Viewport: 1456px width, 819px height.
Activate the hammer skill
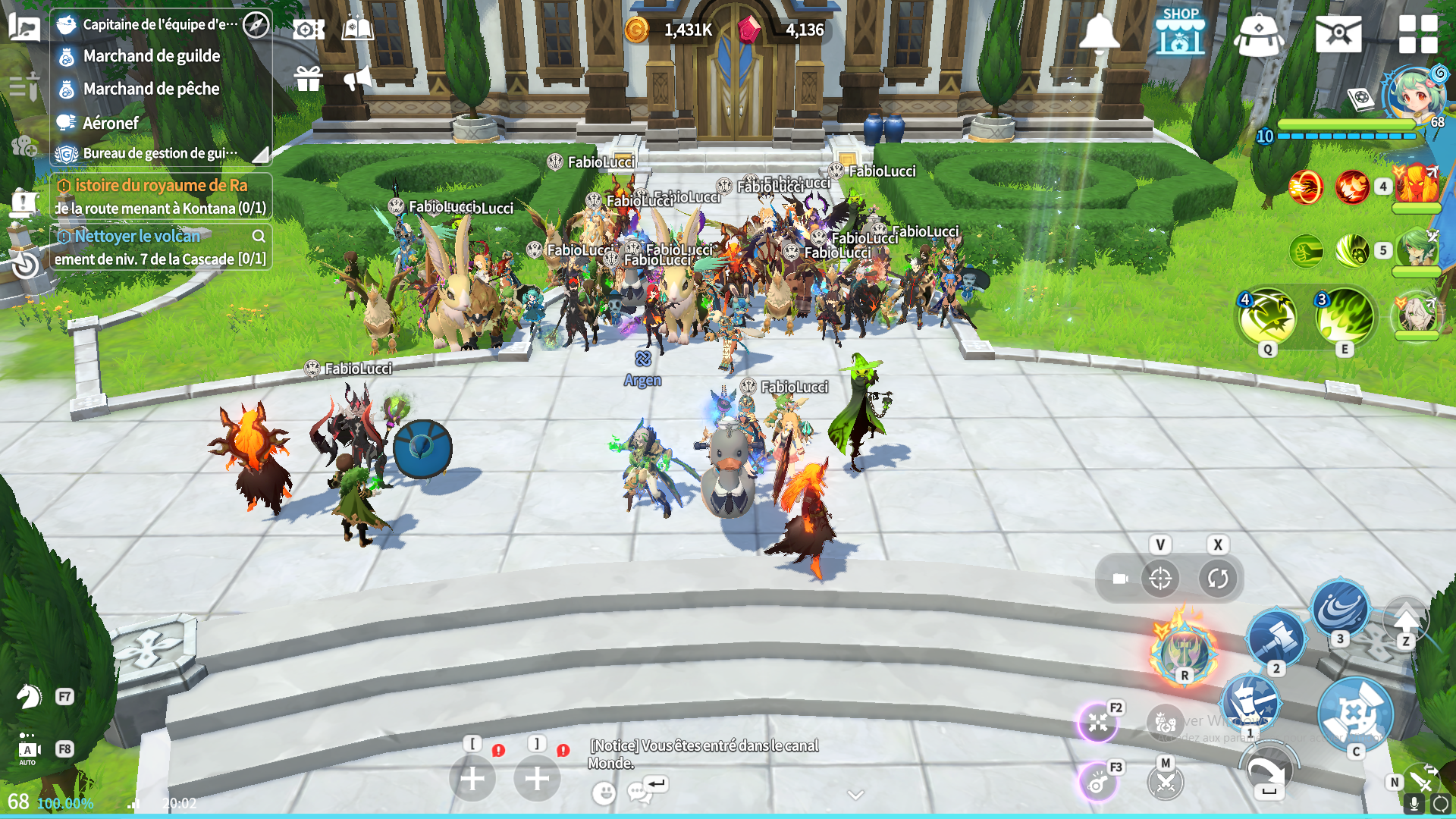click(x=1276, y=637)
